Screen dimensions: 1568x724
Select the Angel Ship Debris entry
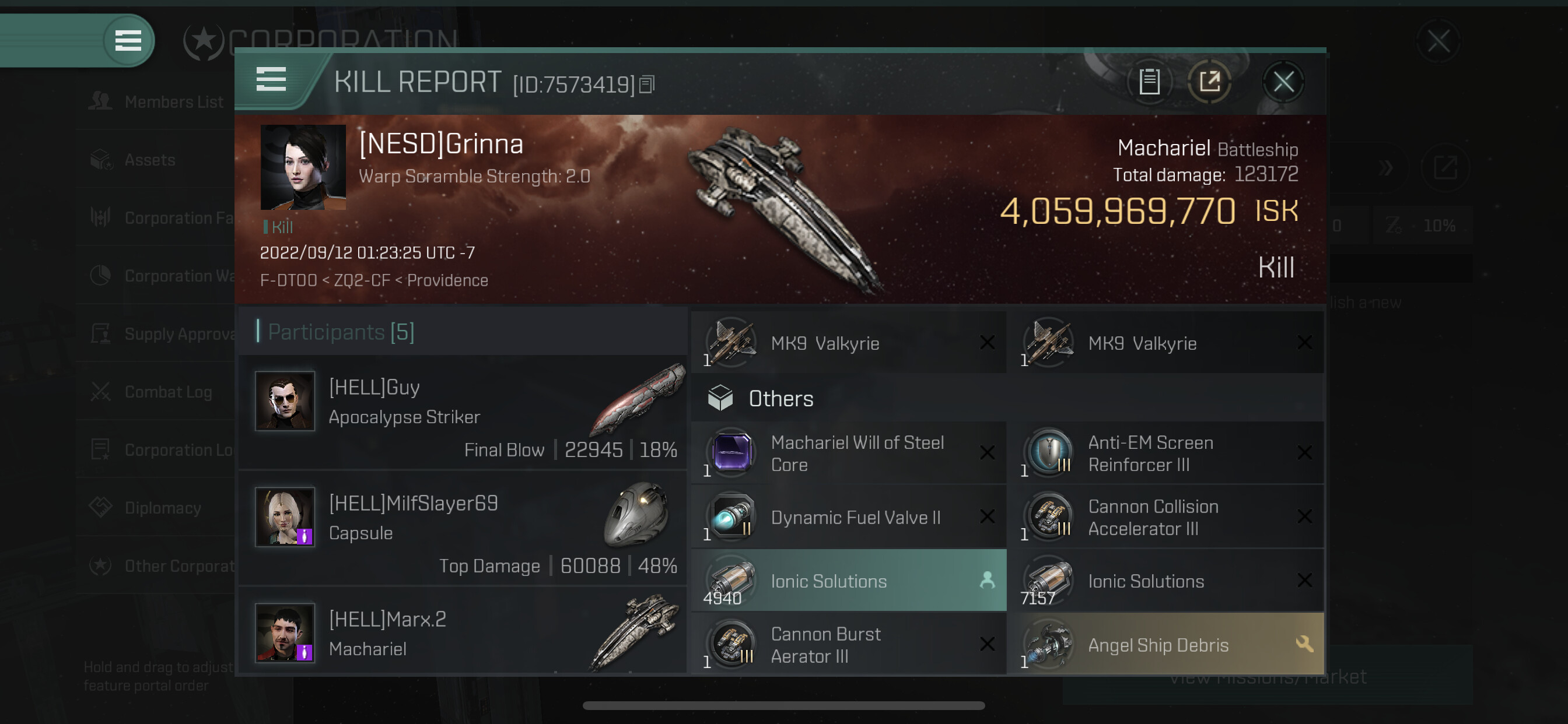point(1165,645)
